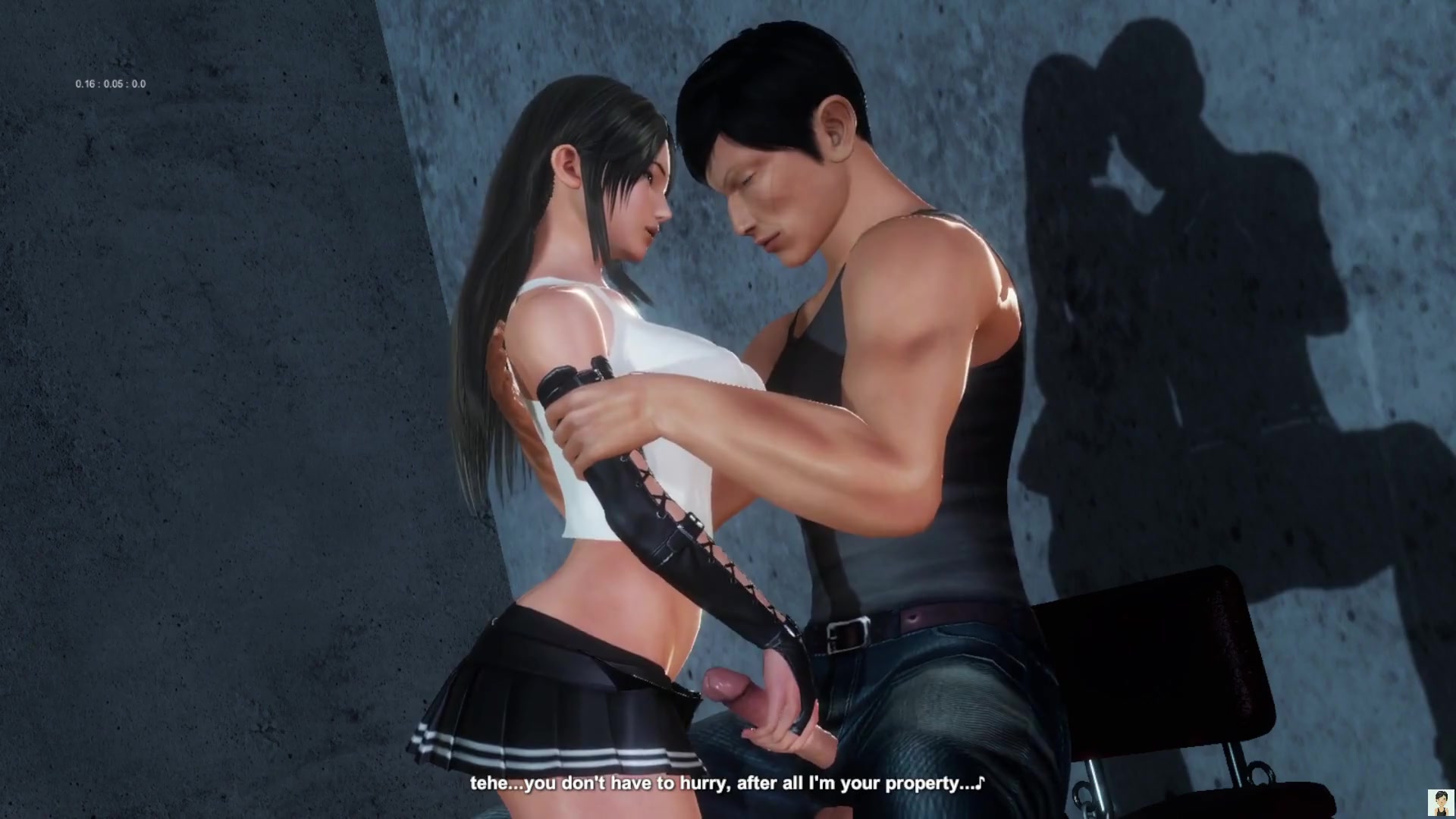The height and width of the screenshot is (819, 1456).
Task: Click the small character portrait icon
Action: (1439, 802)
